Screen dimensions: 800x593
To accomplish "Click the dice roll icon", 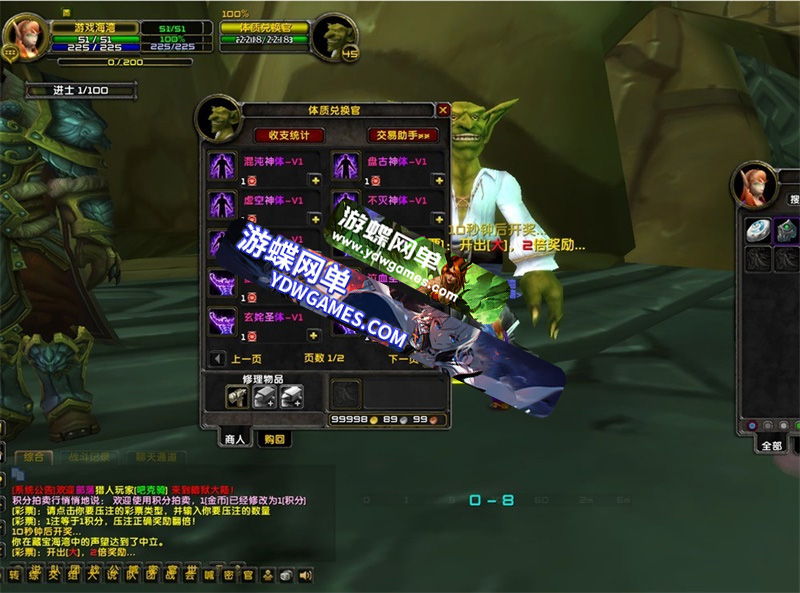I will 286,575.
